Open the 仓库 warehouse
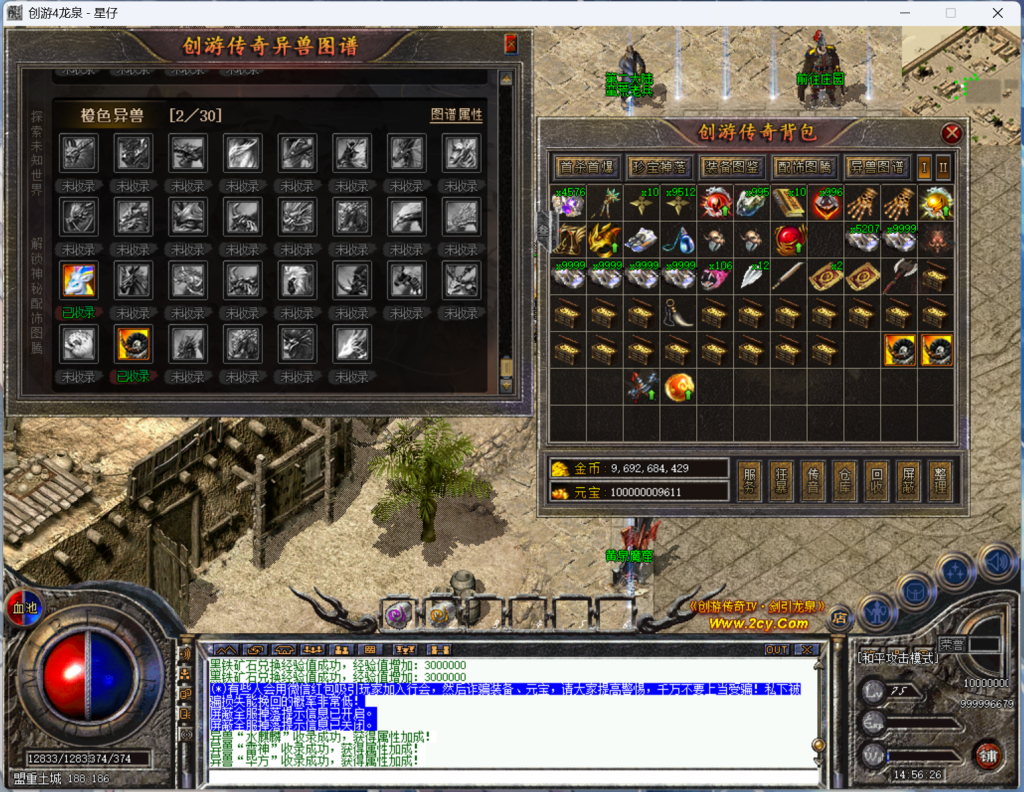Viewport: 1024px width, 792px height. pos(844,480)
